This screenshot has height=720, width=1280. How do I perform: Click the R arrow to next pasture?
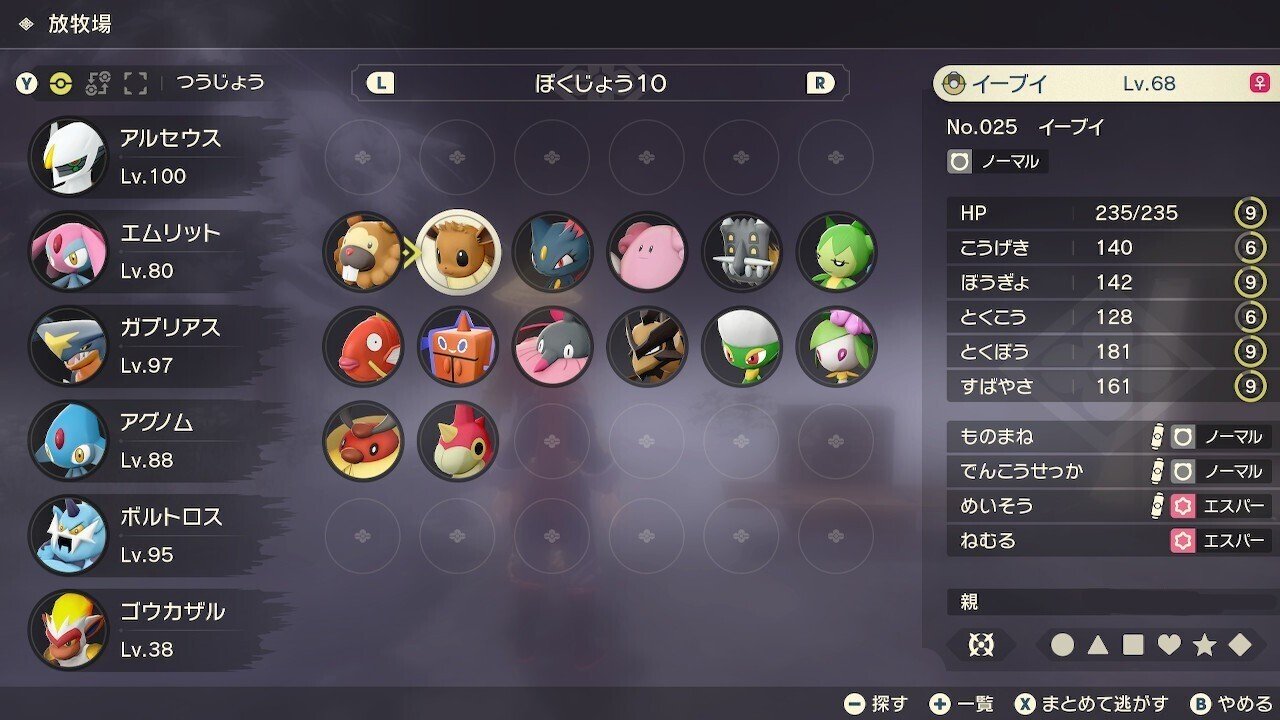tap(818, 83)
